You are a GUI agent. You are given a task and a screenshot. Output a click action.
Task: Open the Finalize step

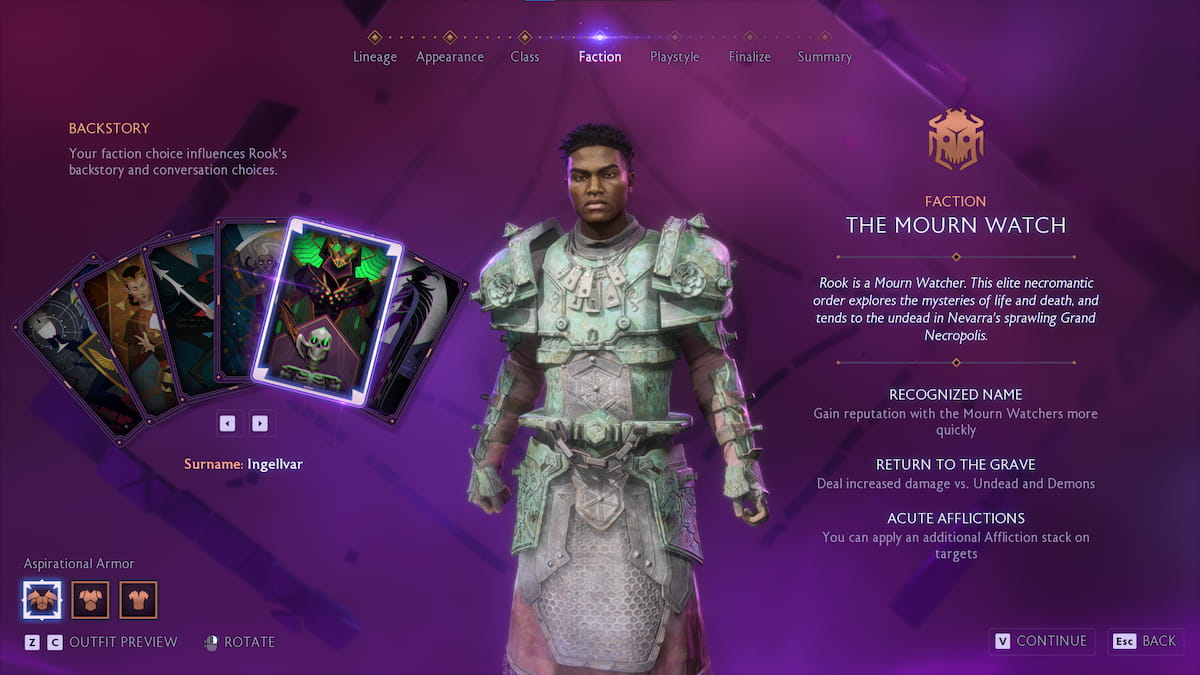point(749,56)
